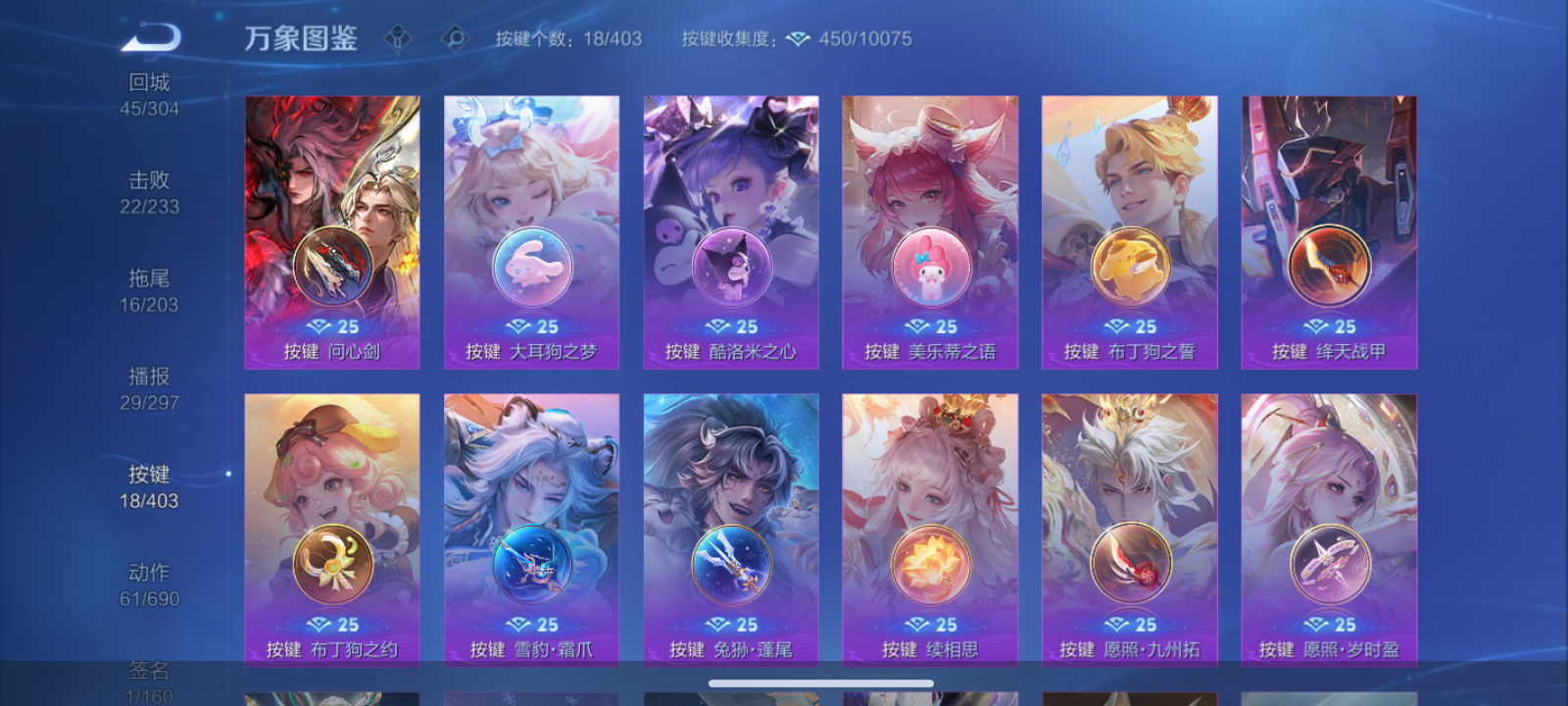Select the 布丁狗之誓 pudding dog icon
Screen dimensions: 1568x706
(x=1129, y=267)
